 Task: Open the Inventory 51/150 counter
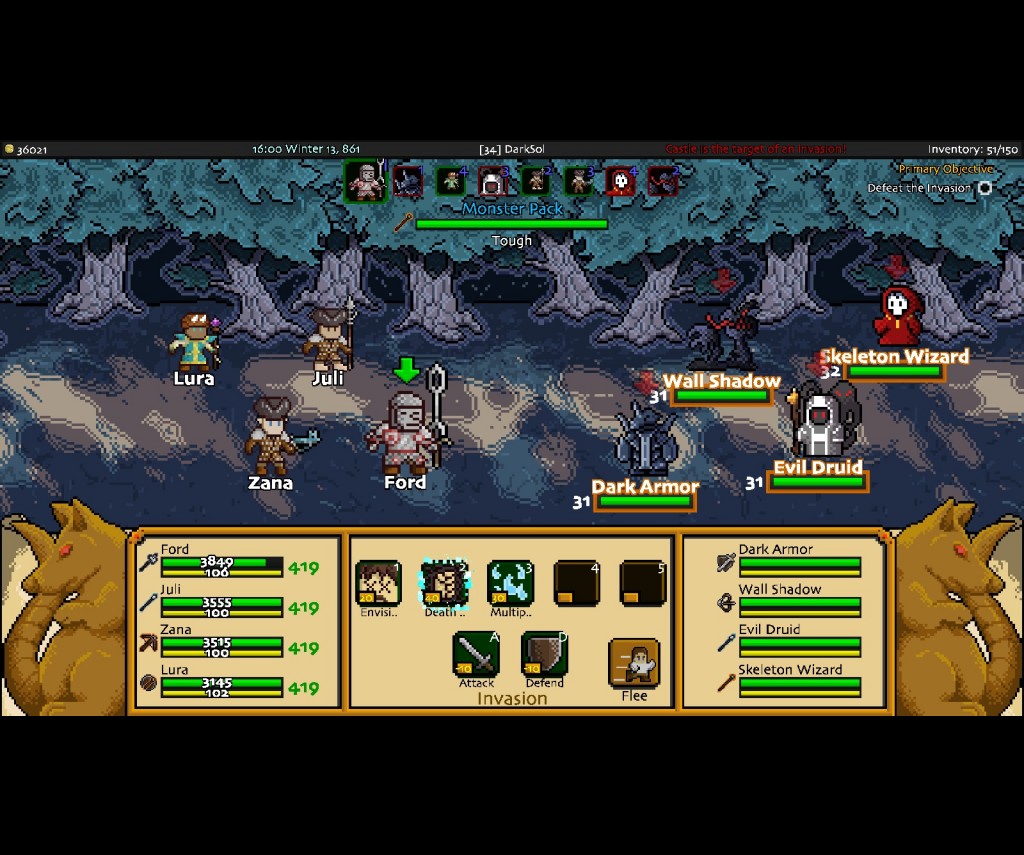click(x=972, y=149)
